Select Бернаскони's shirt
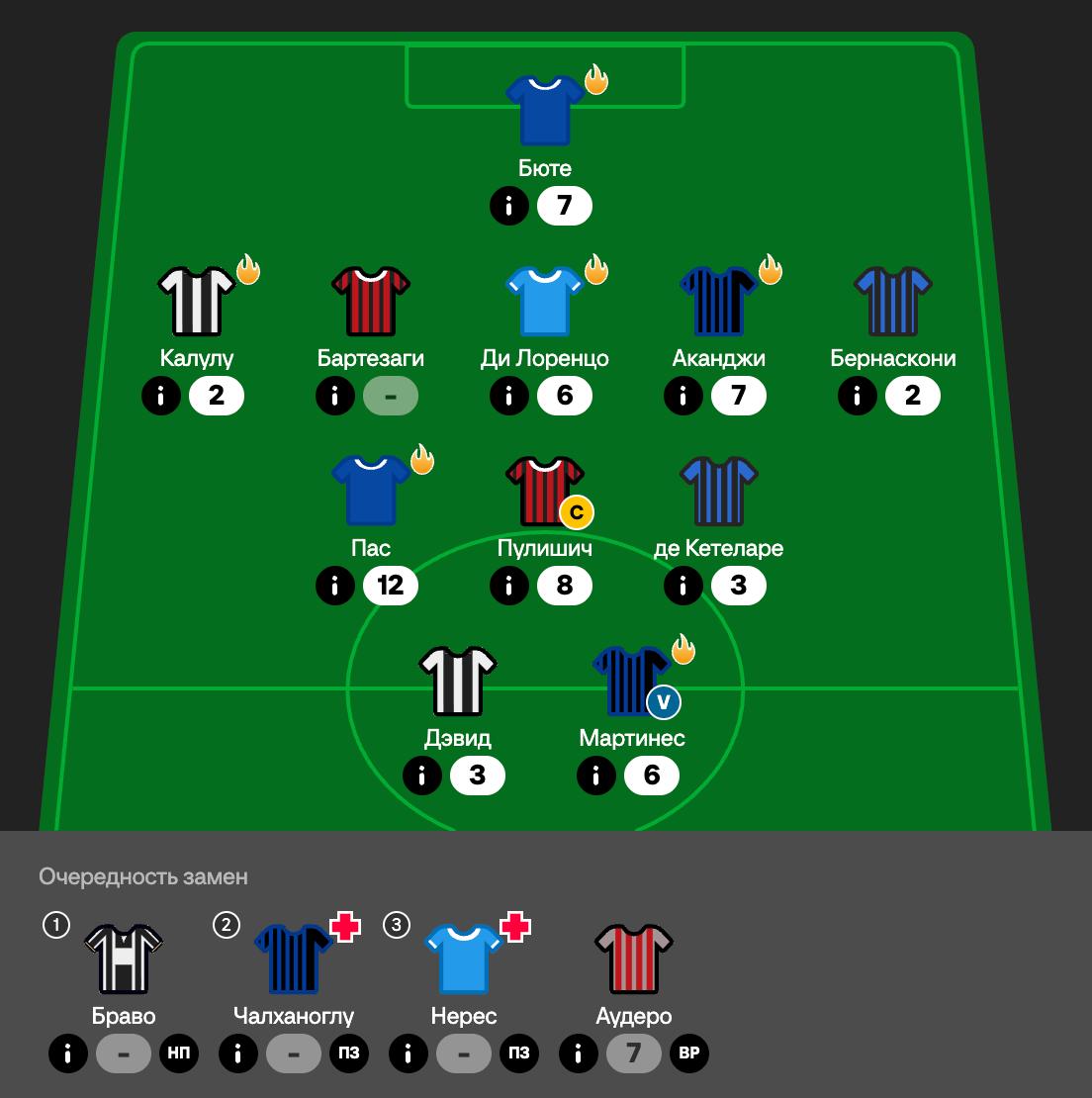 [893, 300]
